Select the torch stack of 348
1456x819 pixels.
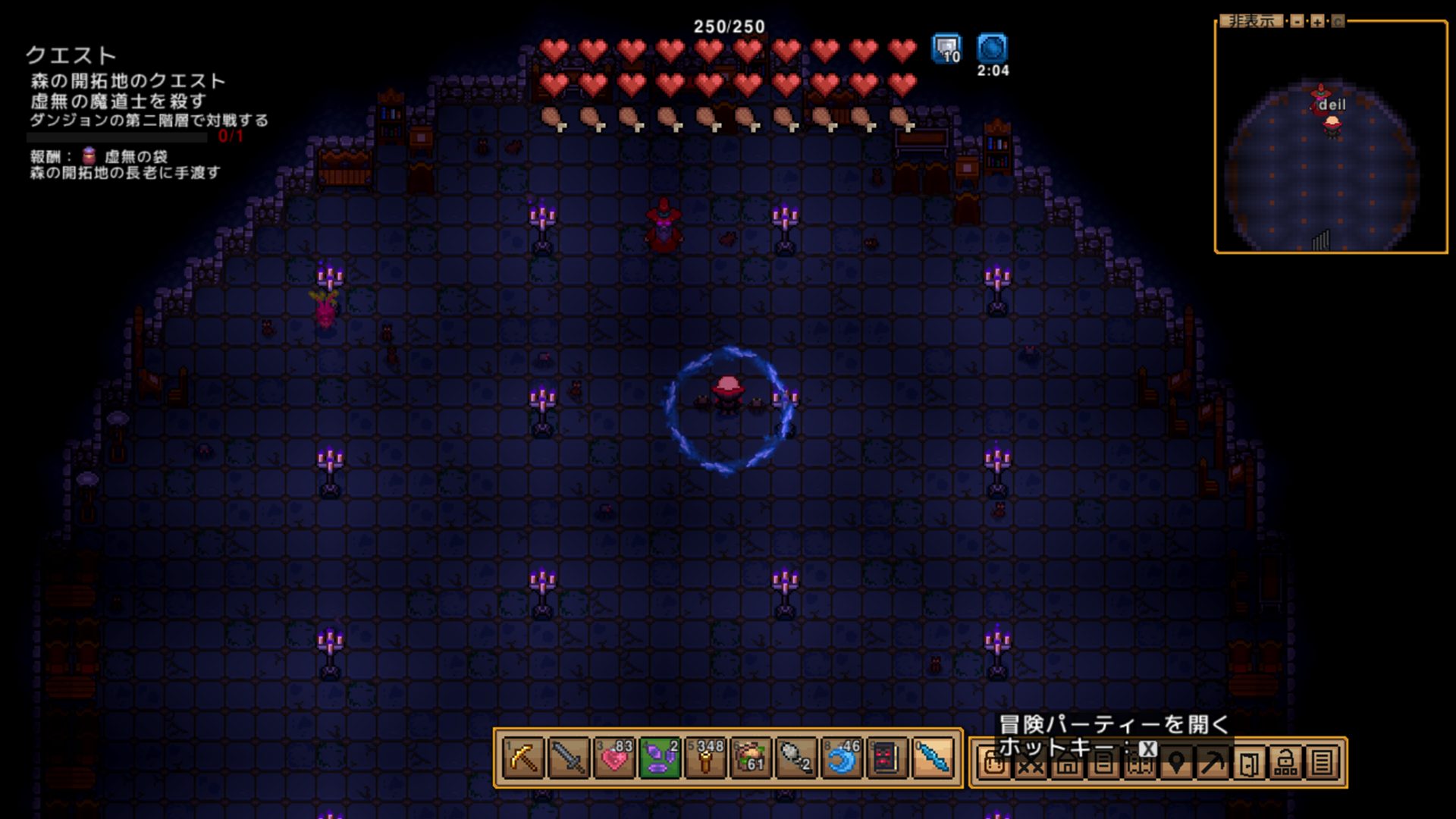[705, 758]
